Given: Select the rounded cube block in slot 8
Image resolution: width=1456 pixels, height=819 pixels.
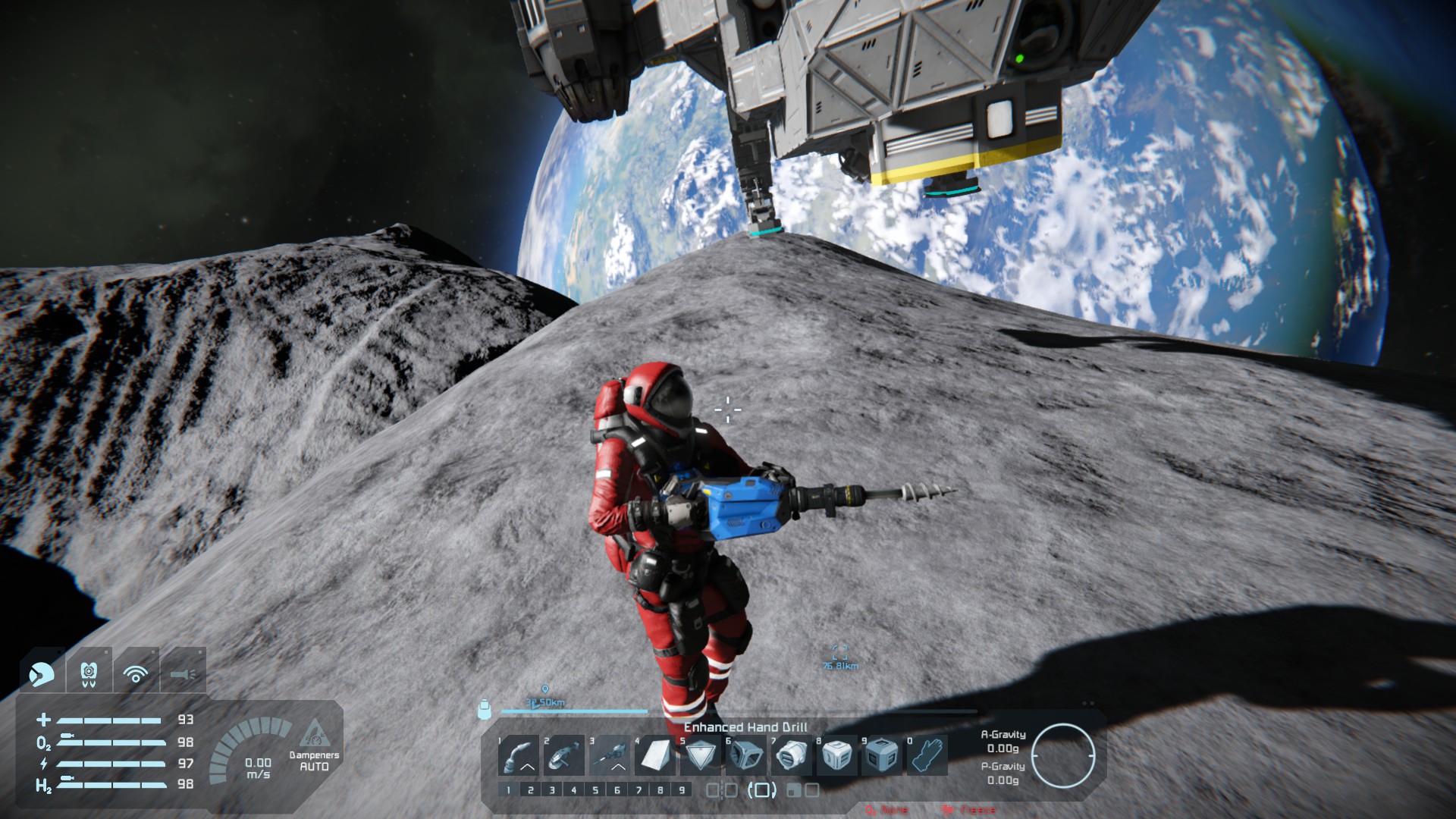Looking at the screenshot, I should coord(837,755).
